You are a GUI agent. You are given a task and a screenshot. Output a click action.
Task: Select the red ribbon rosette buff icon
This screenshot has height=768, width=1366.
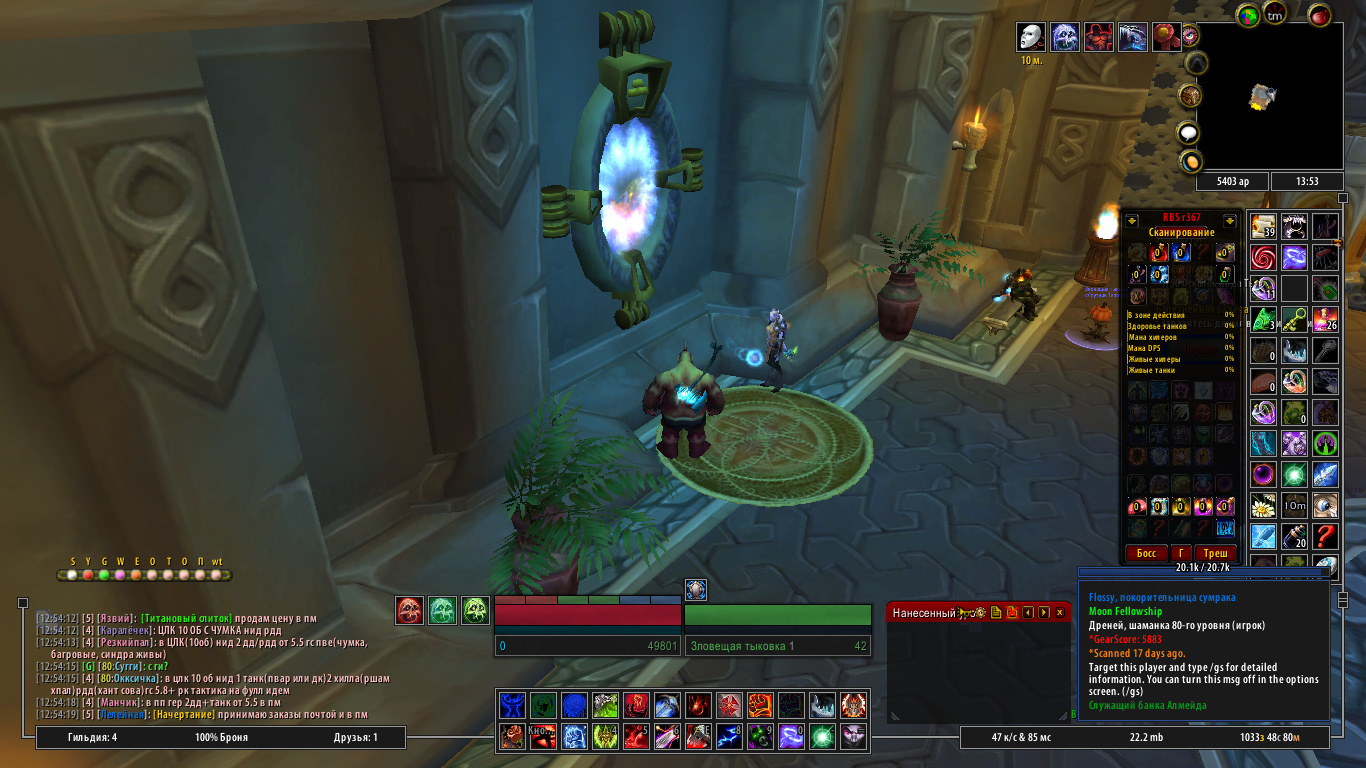click(x=1166, y=37)
